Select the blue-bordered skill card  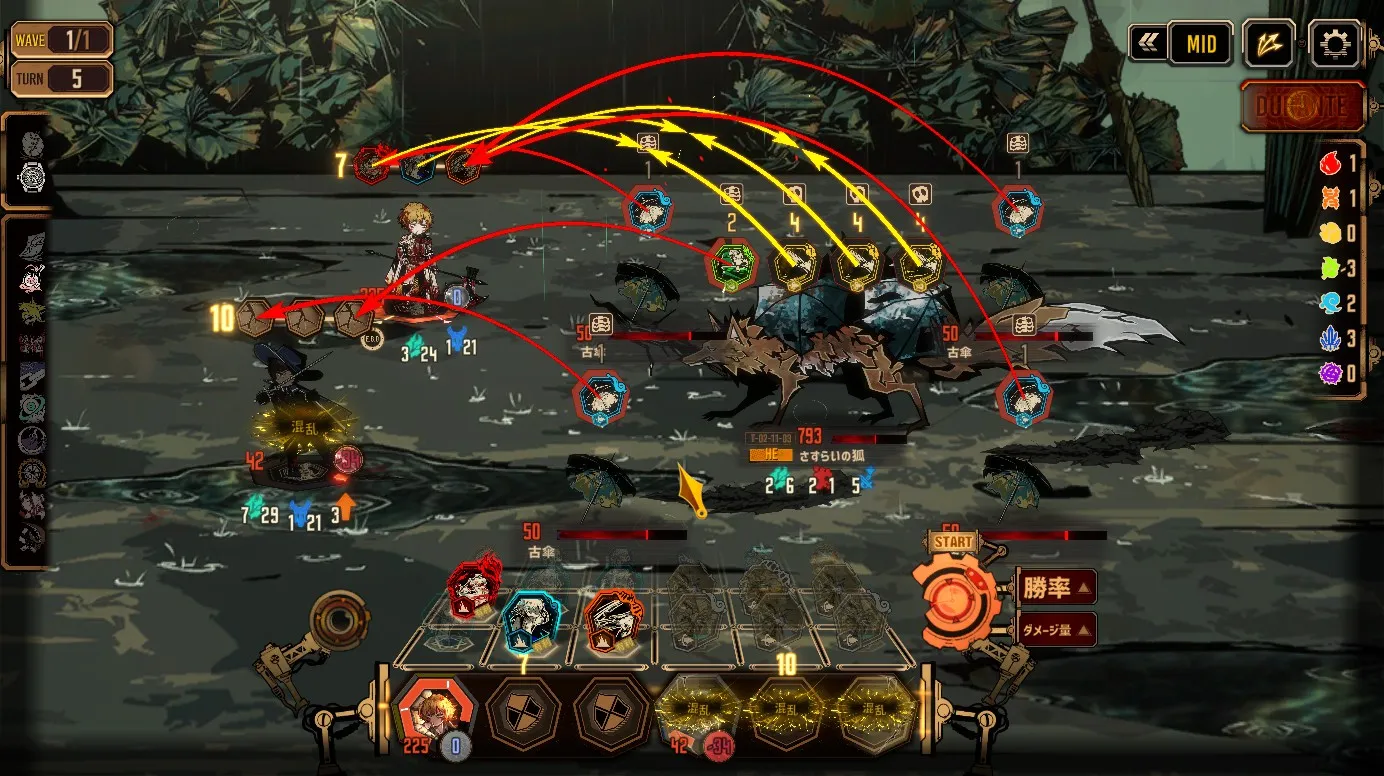(526, 622)
